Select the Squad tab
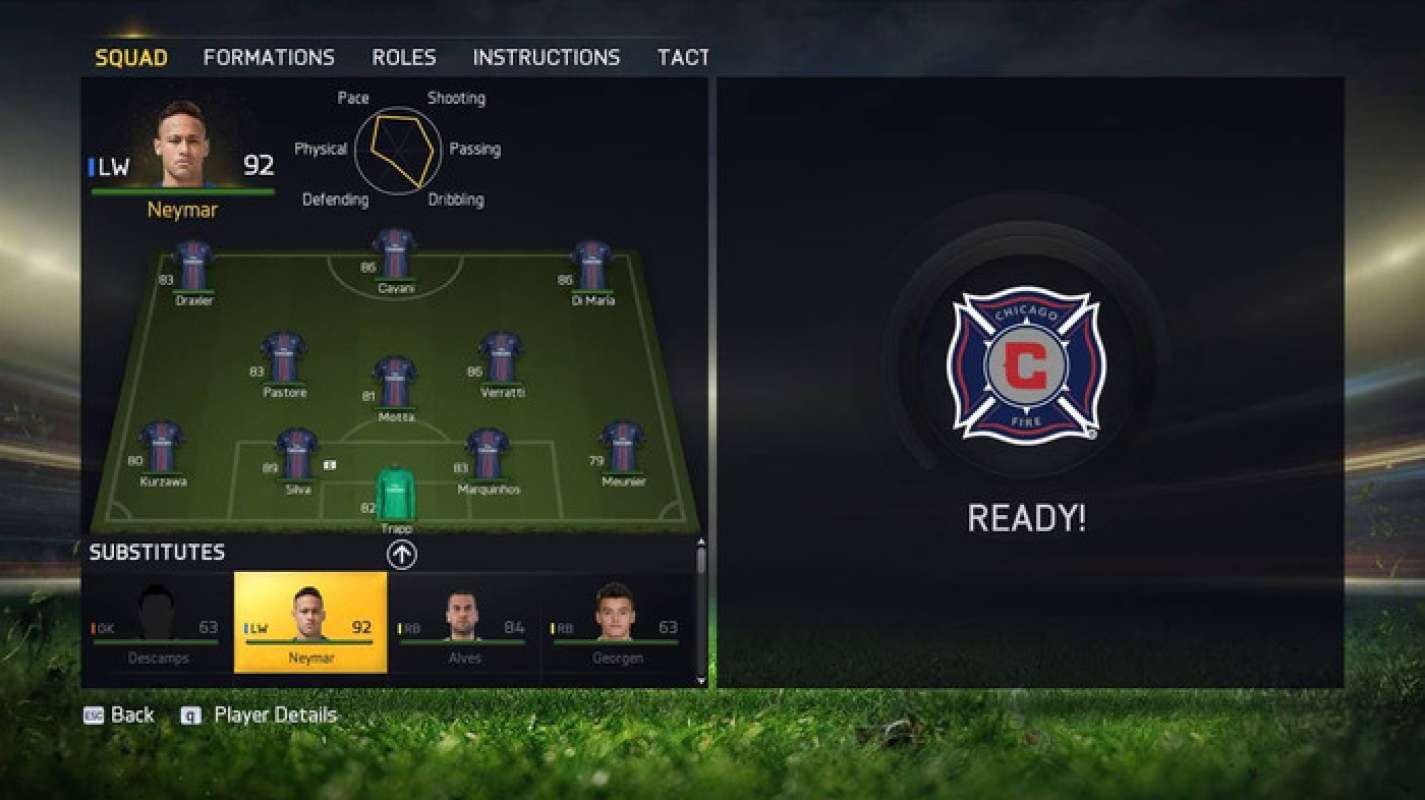Screen dimensions: 1425x800 (x=131, y=58)
